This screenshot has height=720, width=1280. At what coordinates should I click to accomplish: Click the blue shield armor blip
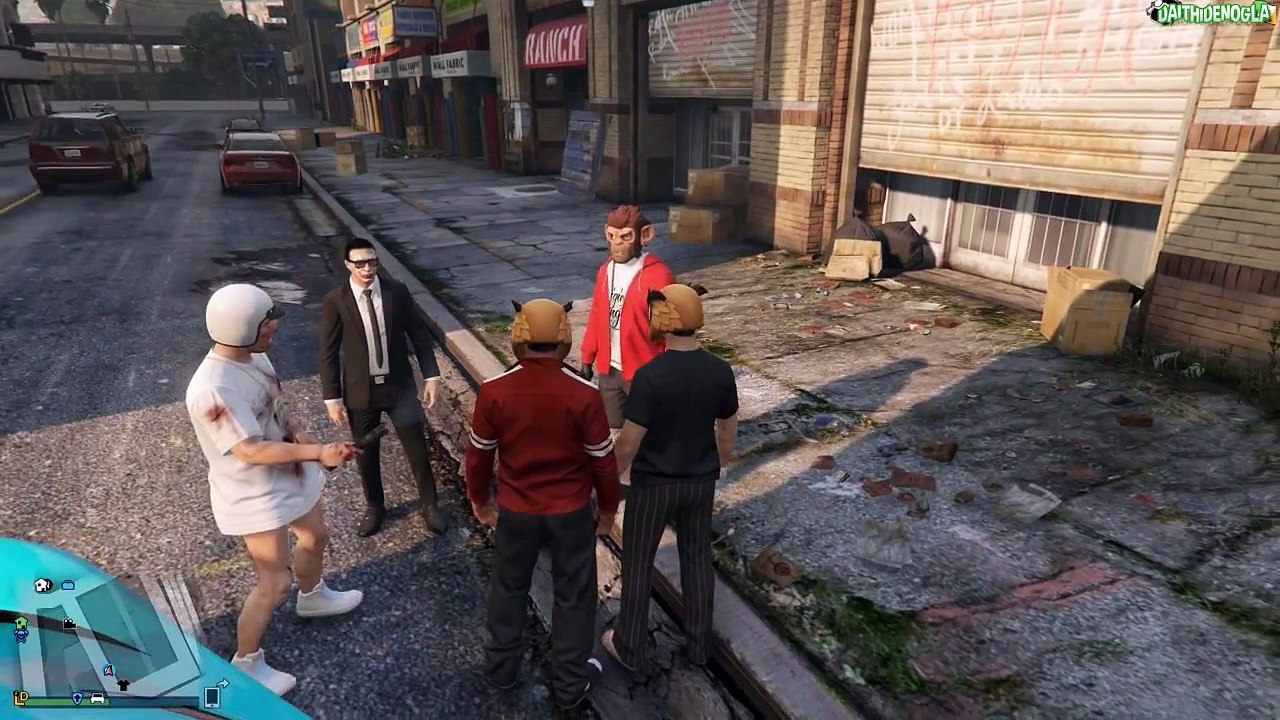pos(77,698)
